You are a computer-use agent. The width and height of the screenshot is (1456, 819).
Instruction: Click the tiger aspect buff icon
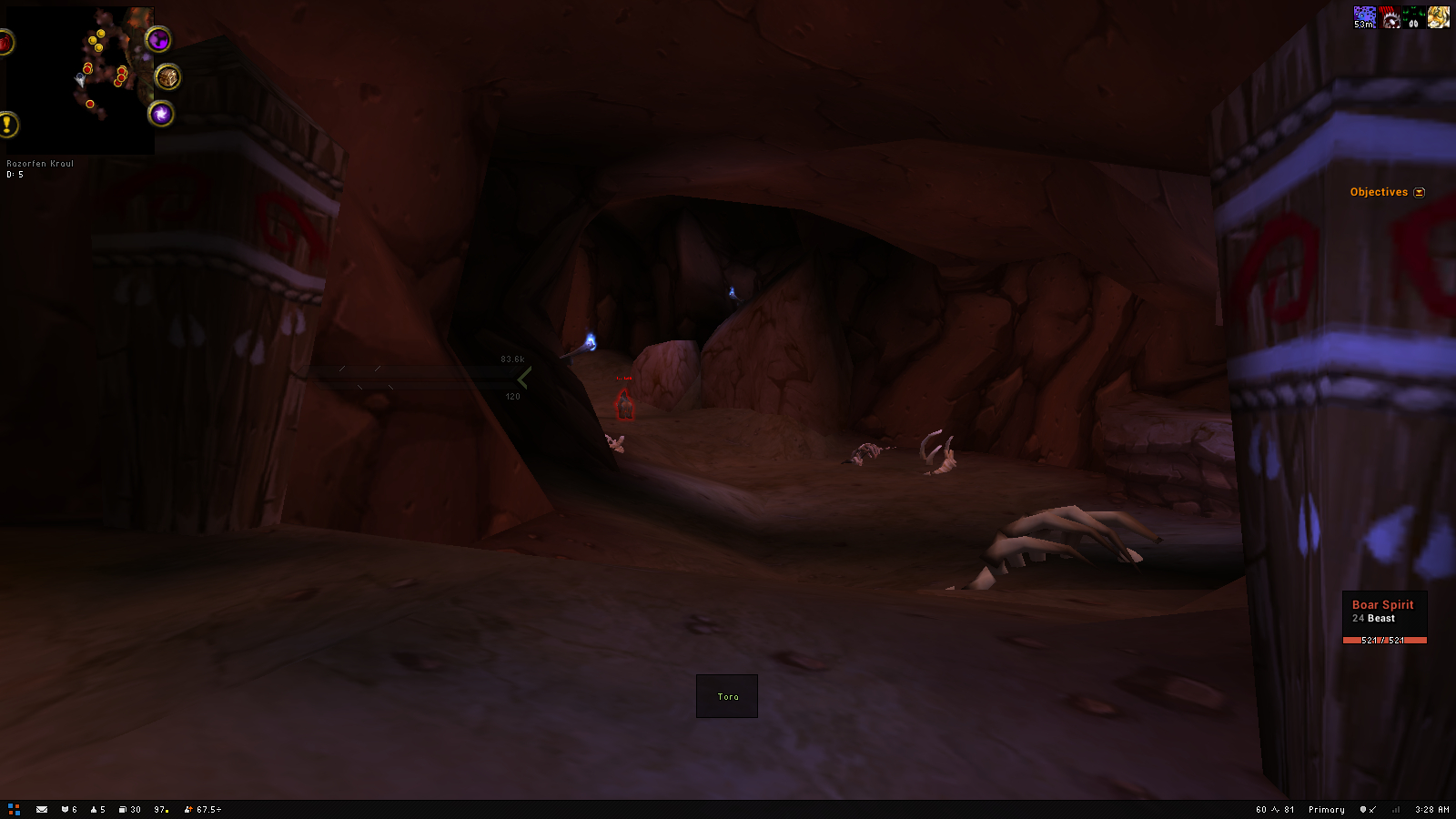tap(1438, 17)
